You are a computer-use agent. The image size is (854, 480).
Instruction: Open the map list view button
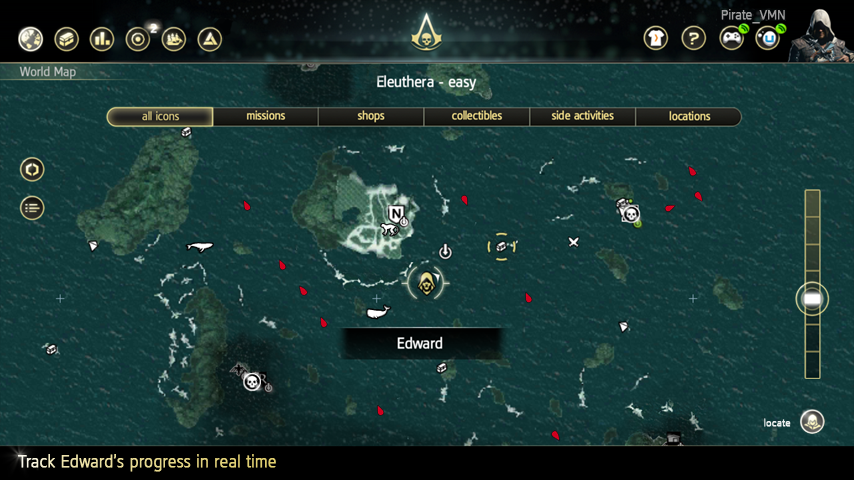point(32,208)
